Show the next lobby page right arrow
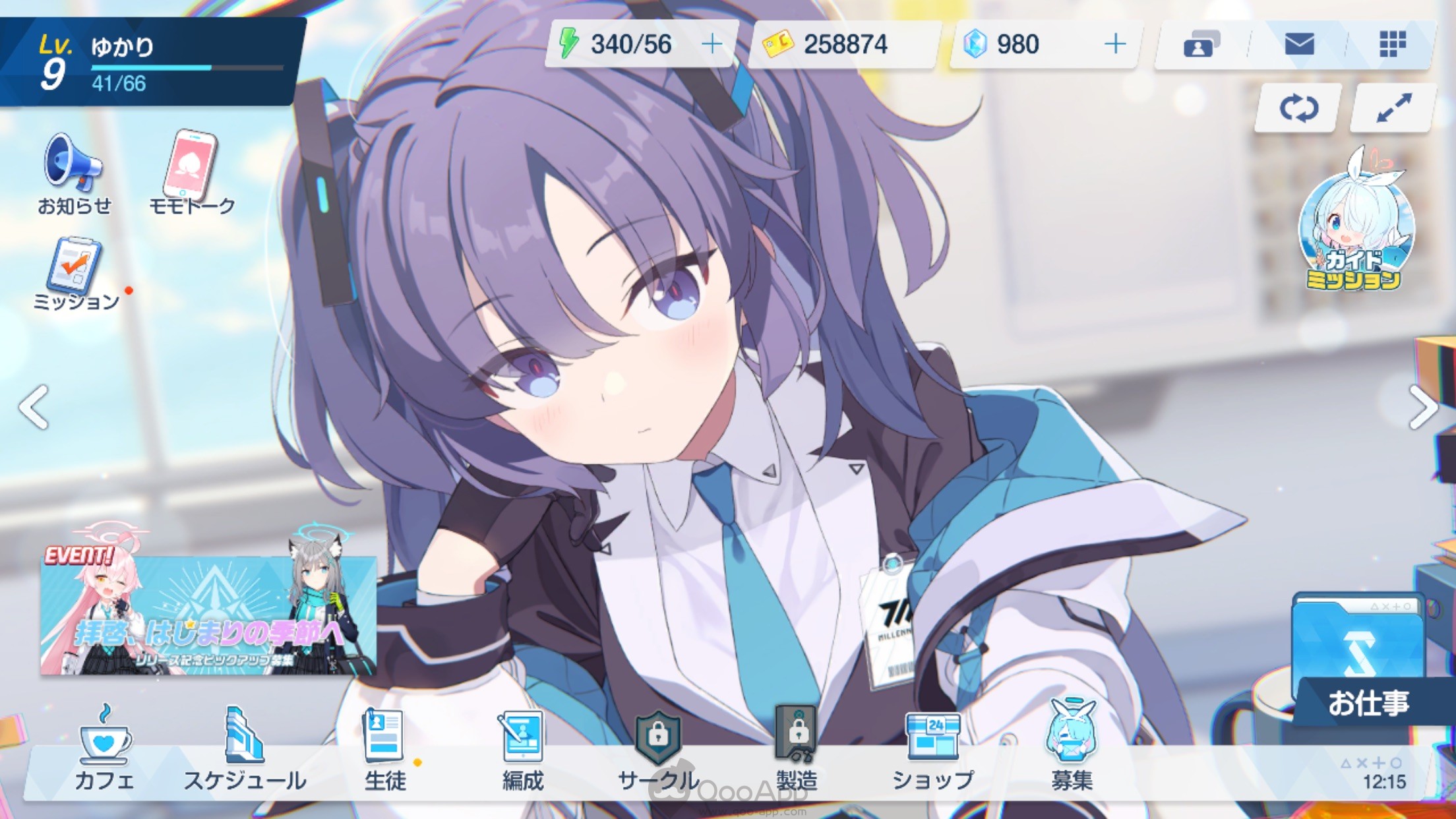This screenshot has height=819, width=1456. tap(1423, 407)
